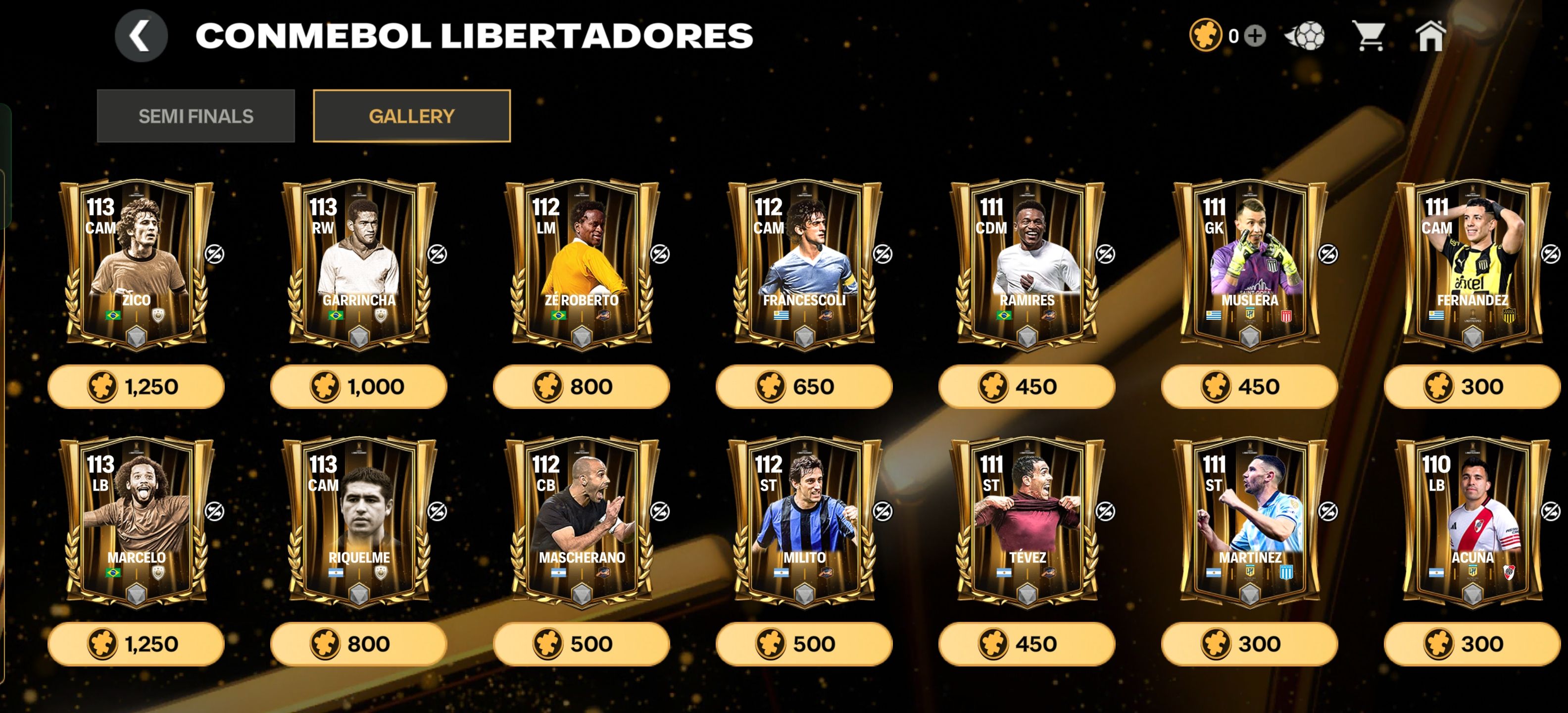The height and width of the screenshot is (713, 1568).
Task: Add more puzzle tokens with plus icon
Action: tap(1255, 36)
